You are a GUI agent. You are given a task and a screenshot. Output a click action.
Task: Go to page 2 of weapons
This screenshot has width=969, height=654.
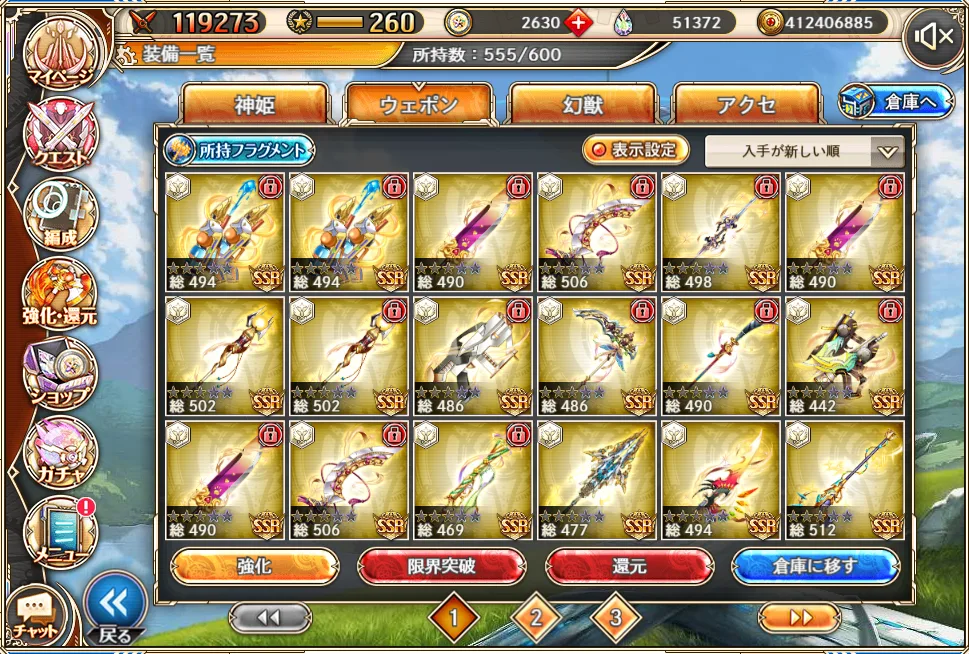point(536,618)
